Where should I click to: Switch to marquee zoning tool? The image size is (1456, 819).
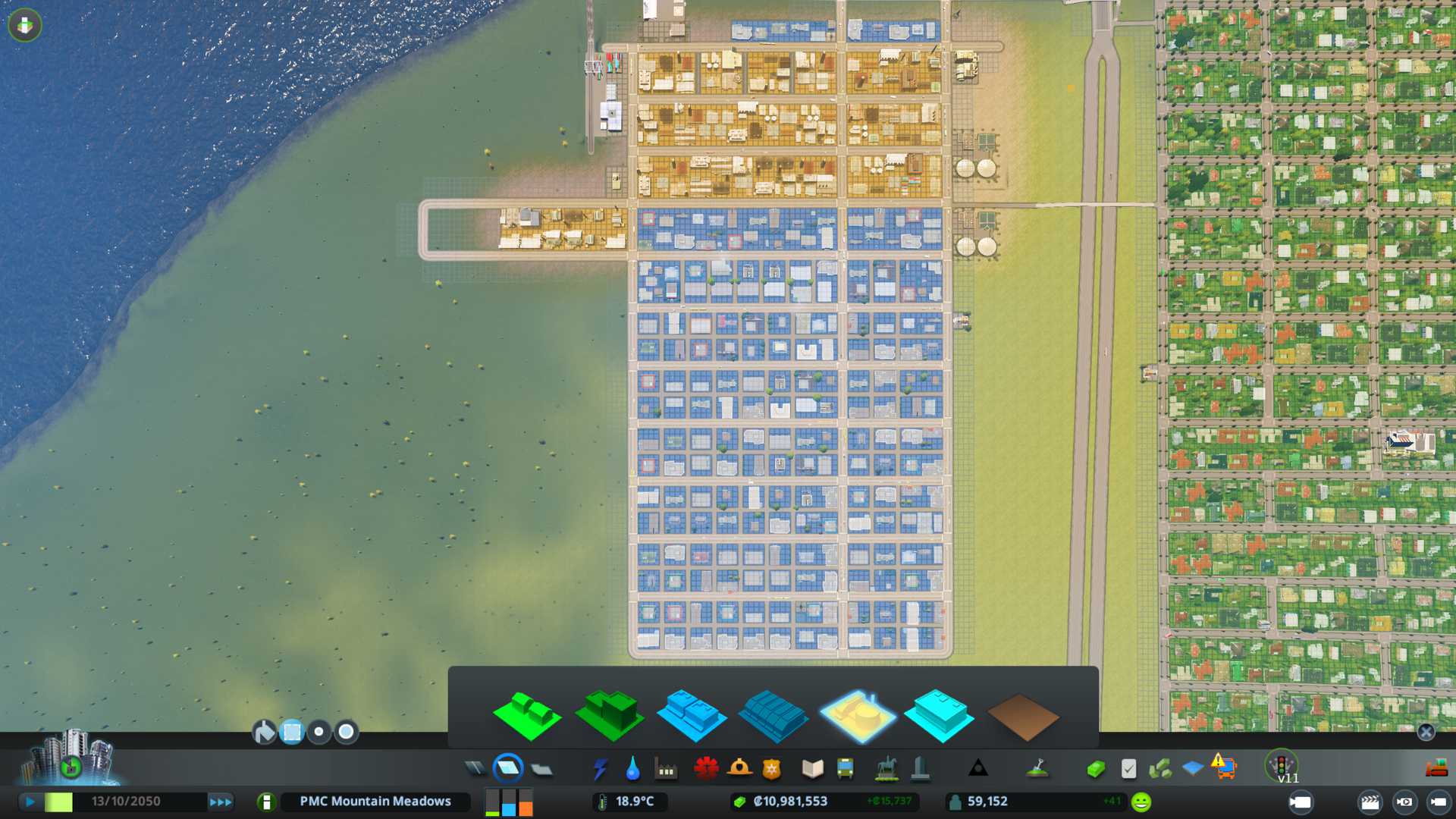click(292, 732)
